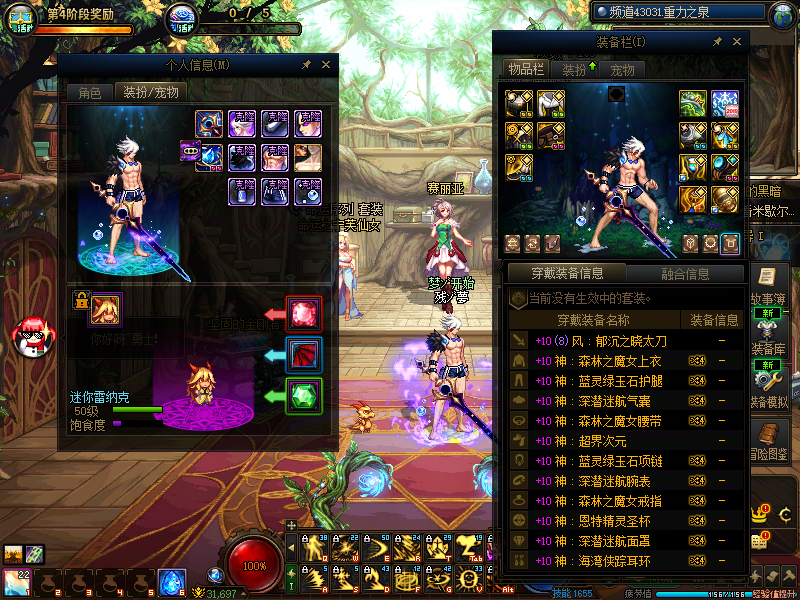Switch to the 装扮 tab in equipment window
The image size is (800, 600).
point(575,69)
